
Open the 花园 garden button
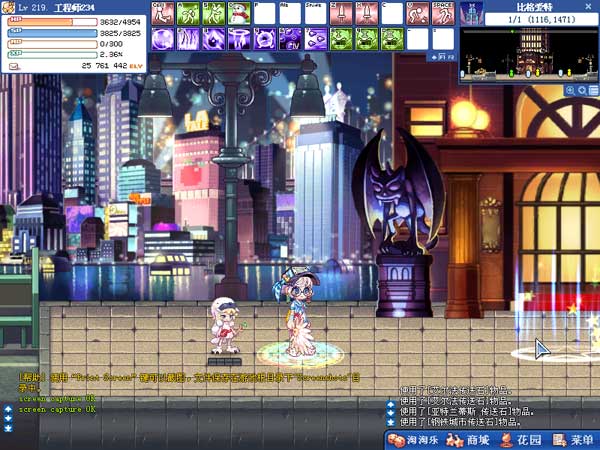pos(520,440)
